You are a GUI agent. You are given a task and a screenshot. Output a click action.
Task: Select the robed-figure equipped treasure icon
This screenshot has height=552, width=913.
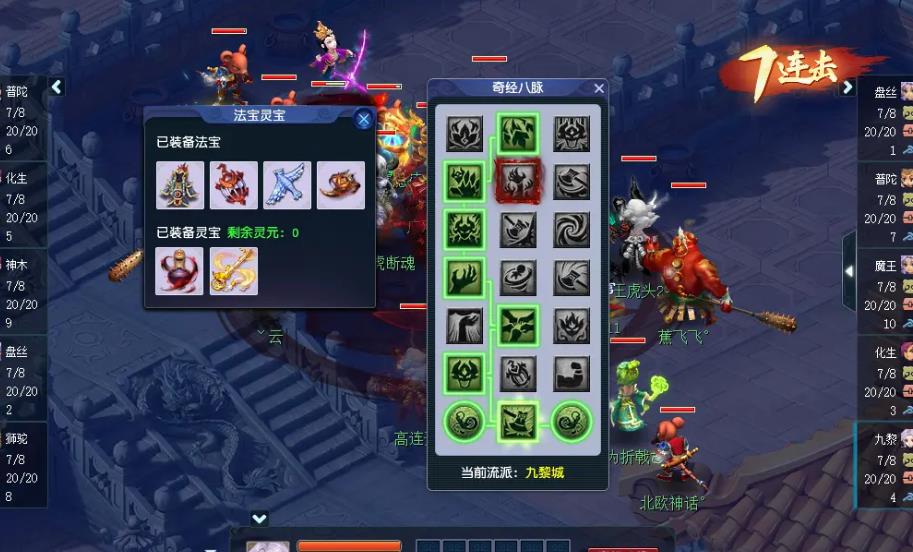click(180, 185)
